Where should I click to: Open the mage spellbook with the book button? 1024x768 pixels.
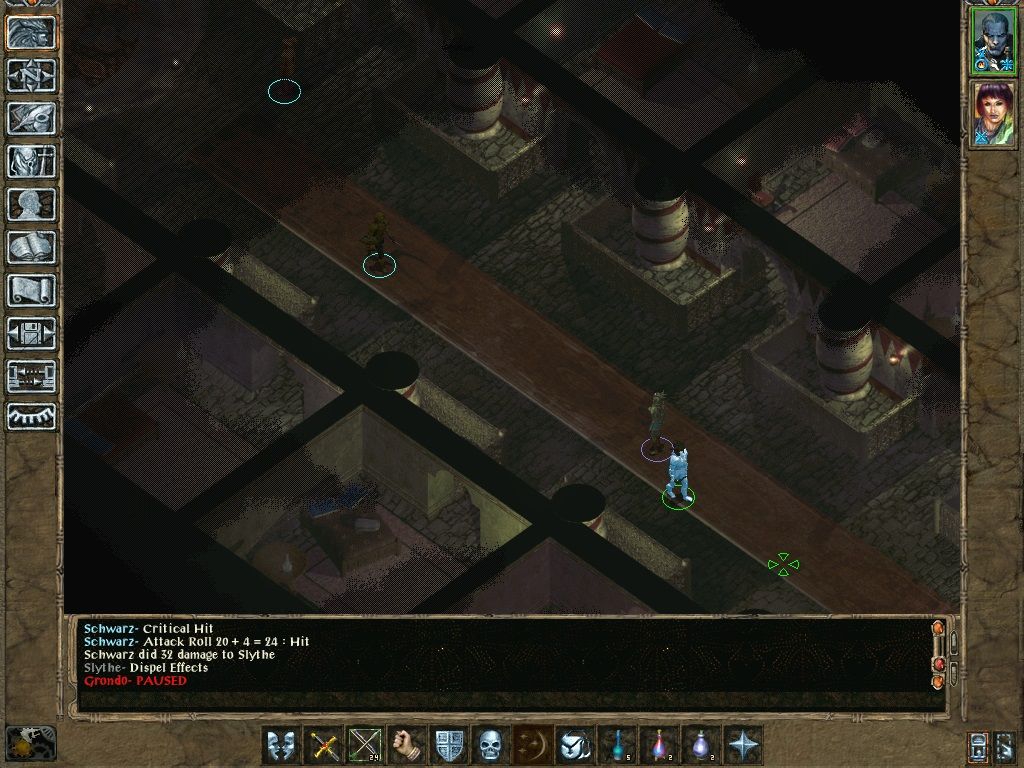(x=31, y=247)
